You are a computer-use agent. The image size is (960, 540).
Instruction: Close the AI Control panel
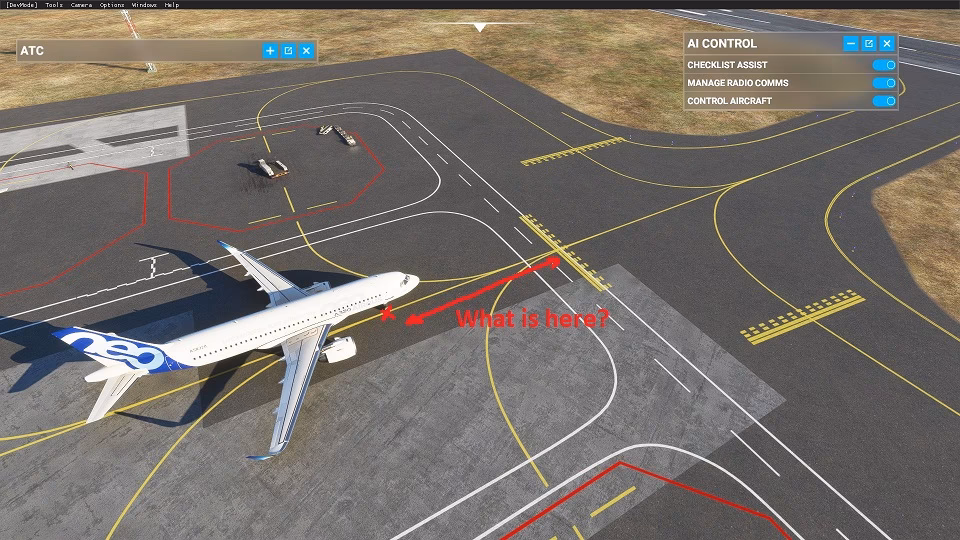point(886,44)
